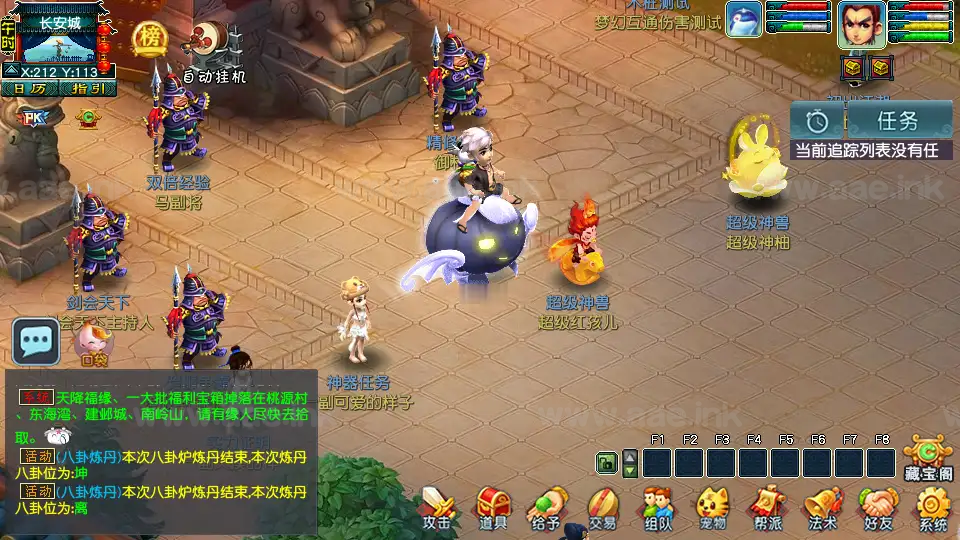Open the 攻击 attack menu icon

point(437,506)
